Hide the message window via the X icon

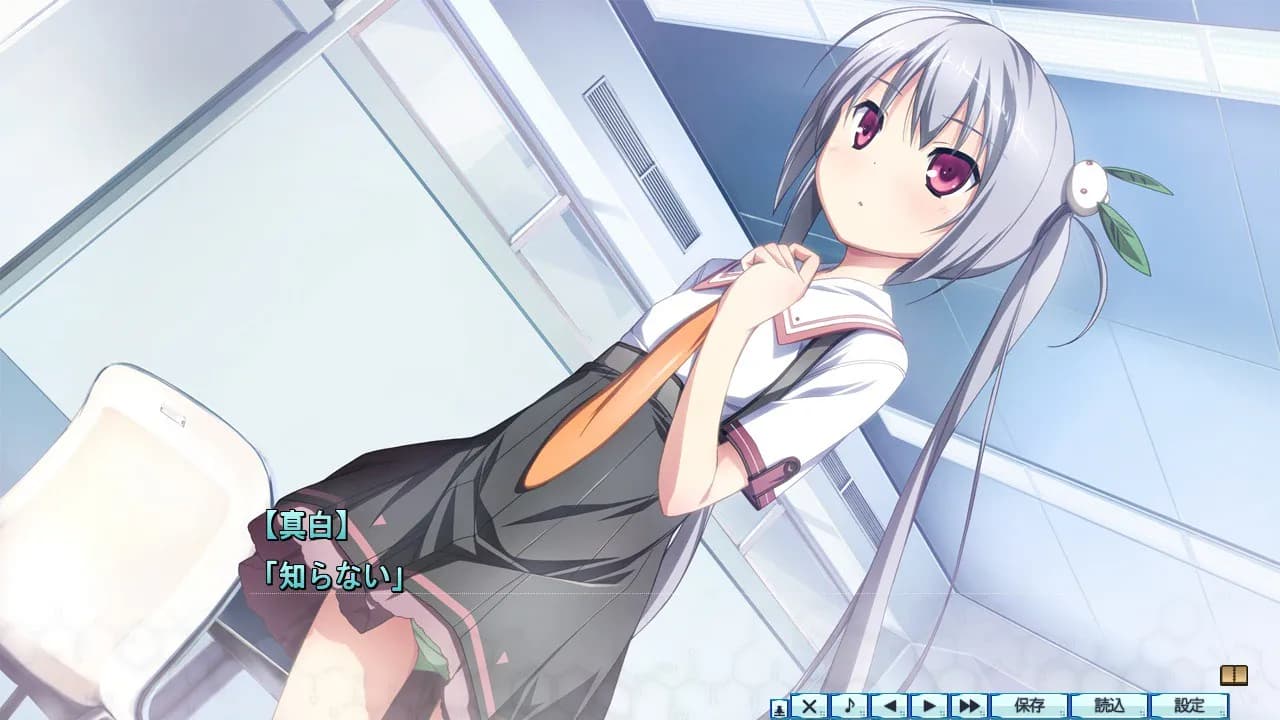(x=809, y=706)
